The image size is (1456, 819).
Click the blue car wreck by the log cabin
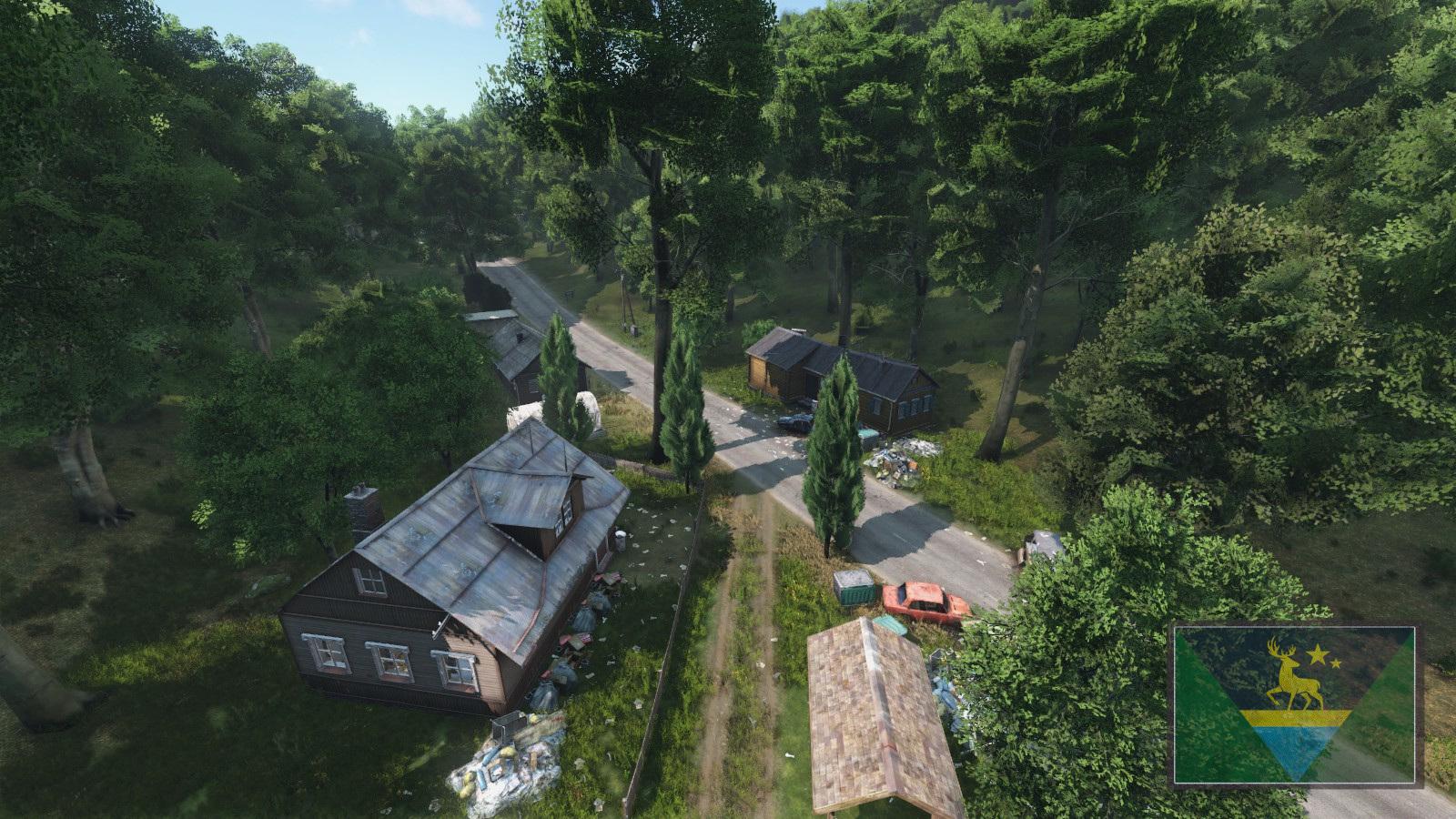click(797, 419)
